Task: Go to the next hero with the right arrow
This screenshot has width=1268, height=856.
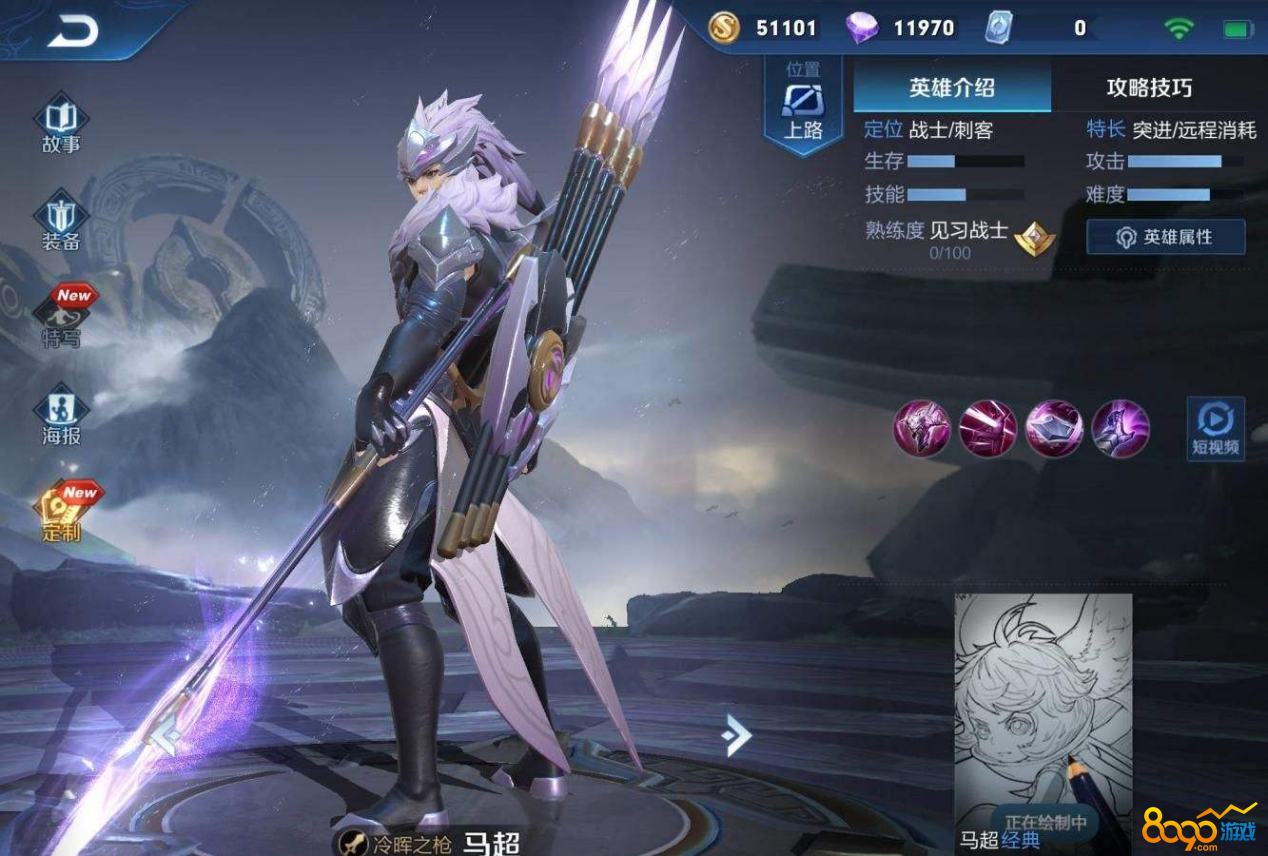Action: tap(736, 737)
